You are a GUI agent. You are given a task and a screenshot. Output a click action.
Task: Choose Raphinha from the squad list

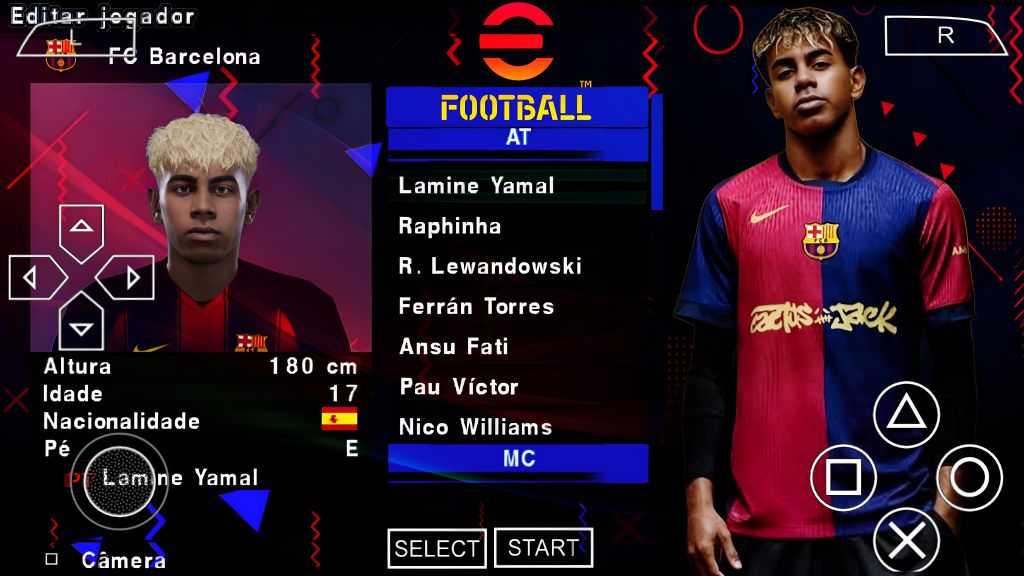pyautogui.click(x=450, y=226)
